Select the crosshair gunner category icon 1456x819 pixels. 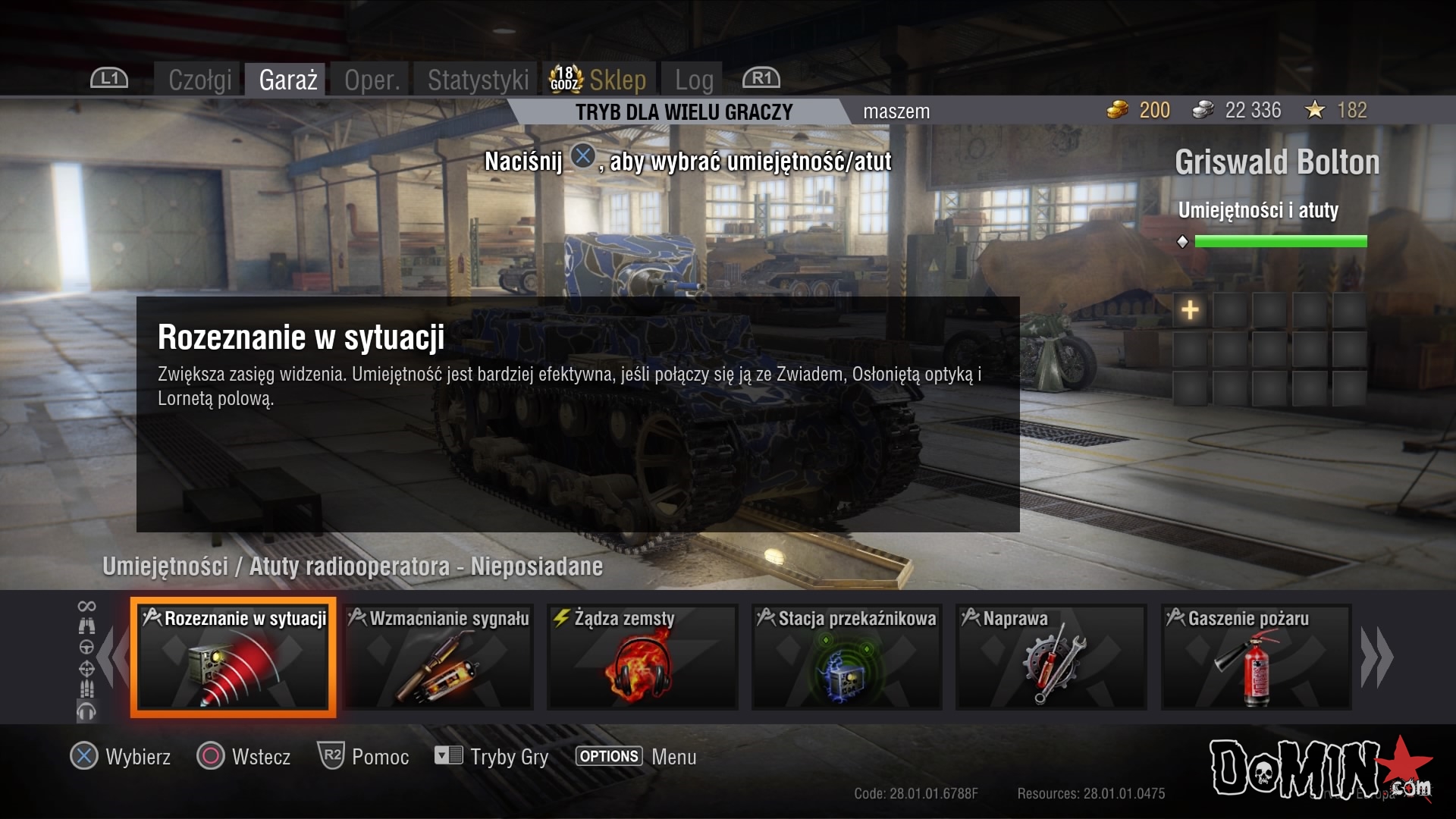(87, 668)
